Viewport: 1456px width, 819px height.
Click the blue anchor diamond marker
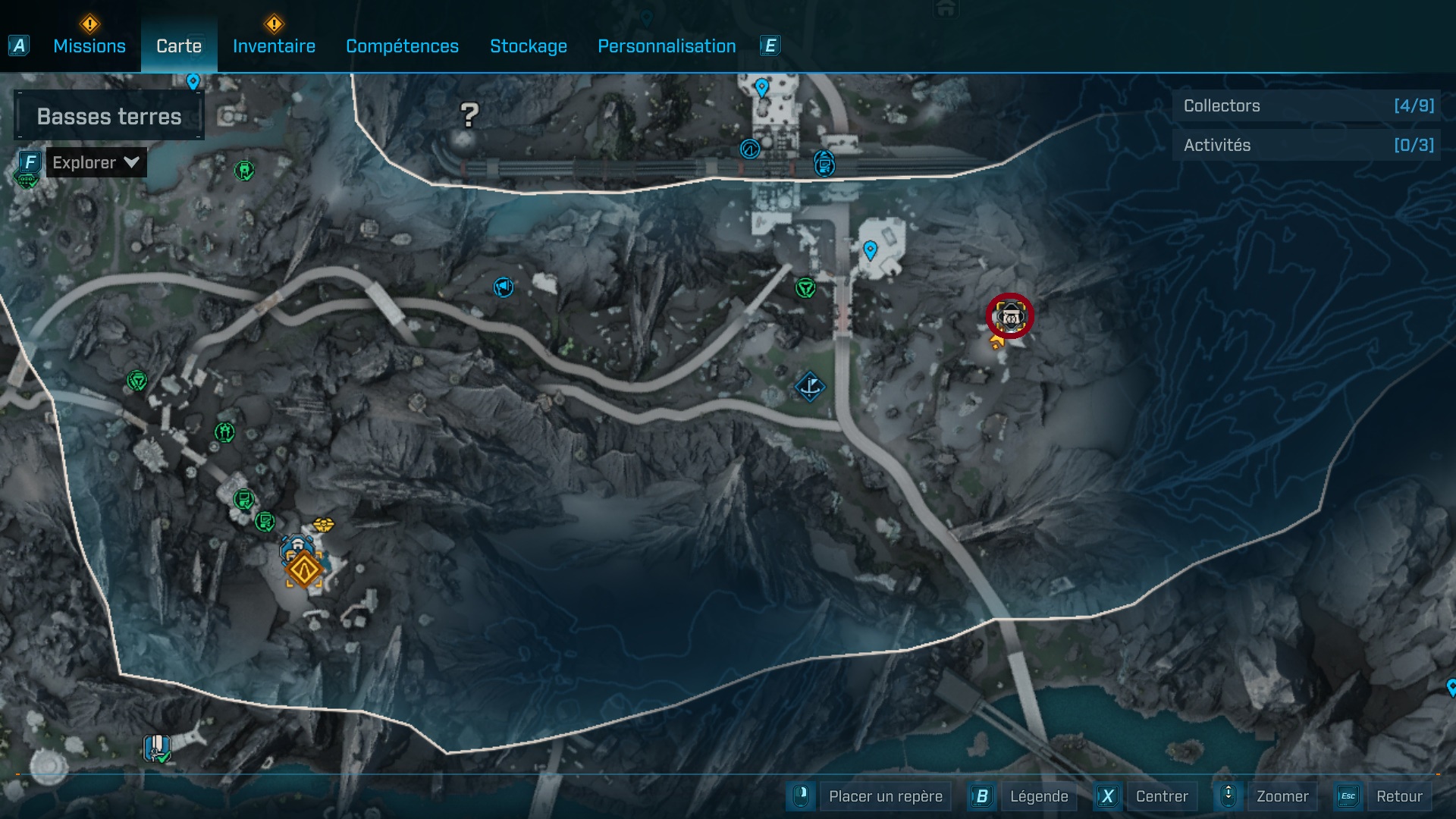coord(811,388)
